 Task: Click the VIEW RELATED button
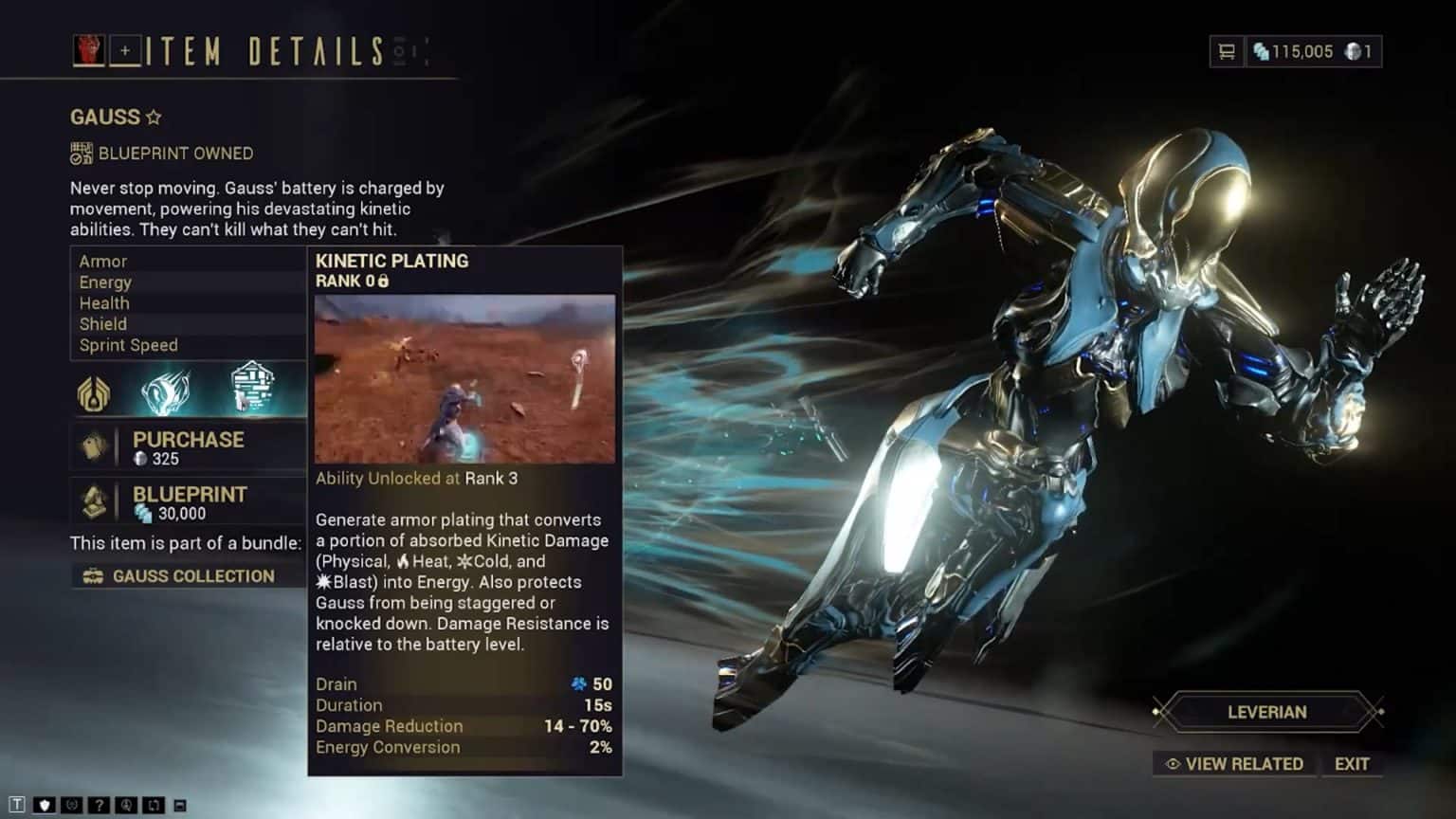tap(1233, 764)
